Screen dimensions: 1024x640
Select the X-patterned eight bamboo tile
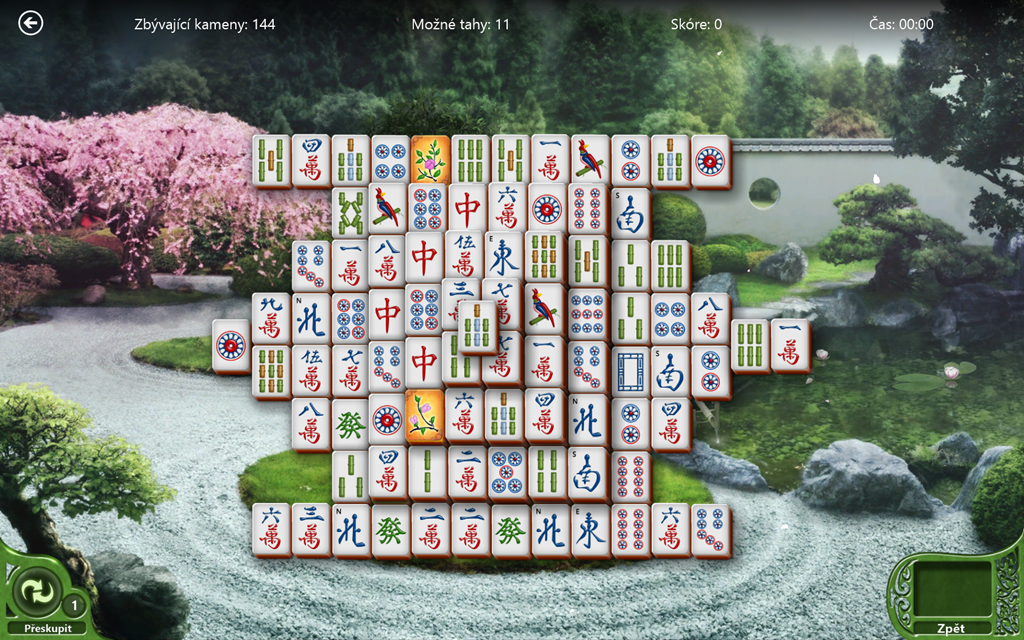350,210
